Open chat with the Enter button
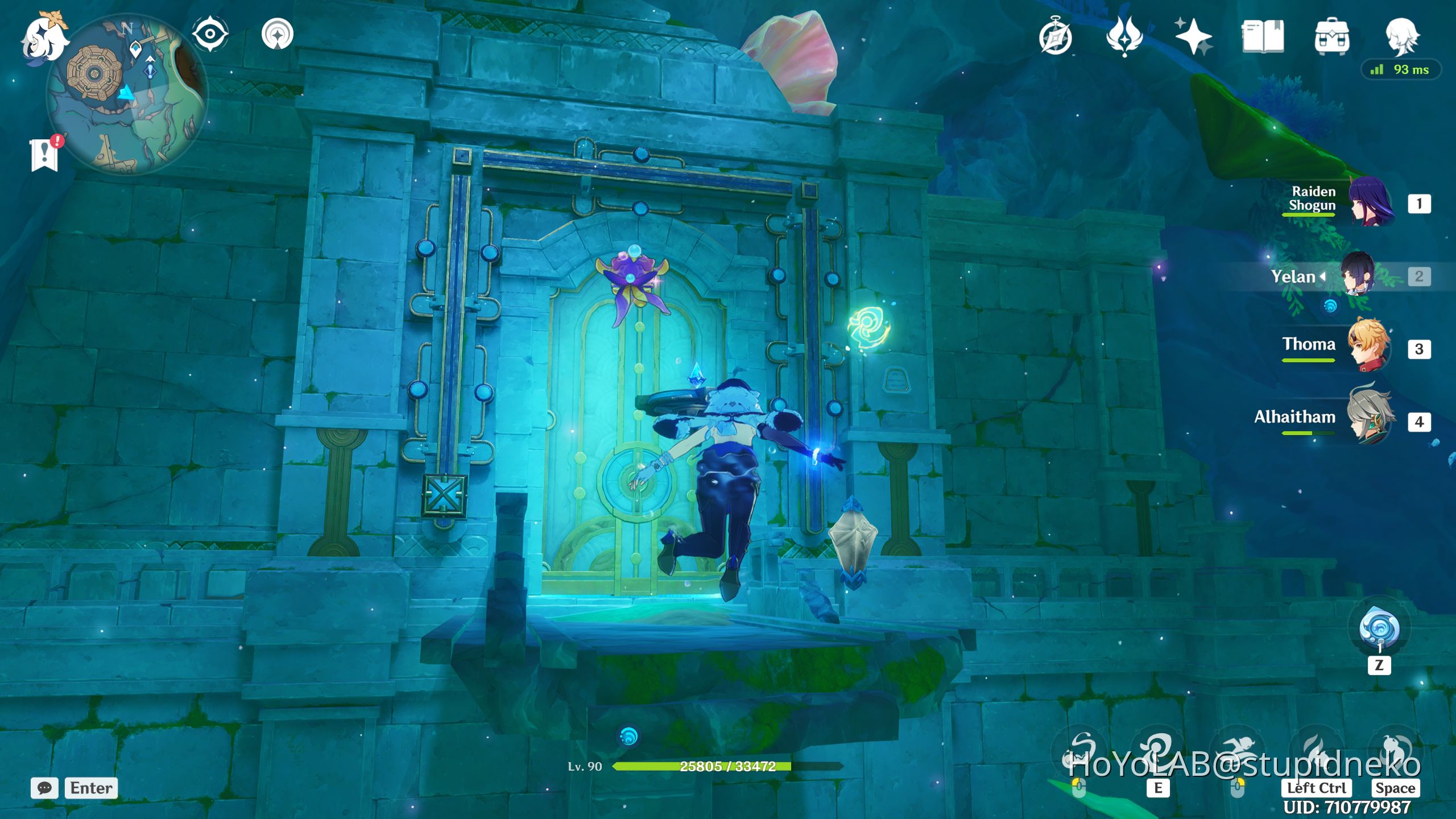This screenshot has width=1456, height=819. tap(91, 788)
